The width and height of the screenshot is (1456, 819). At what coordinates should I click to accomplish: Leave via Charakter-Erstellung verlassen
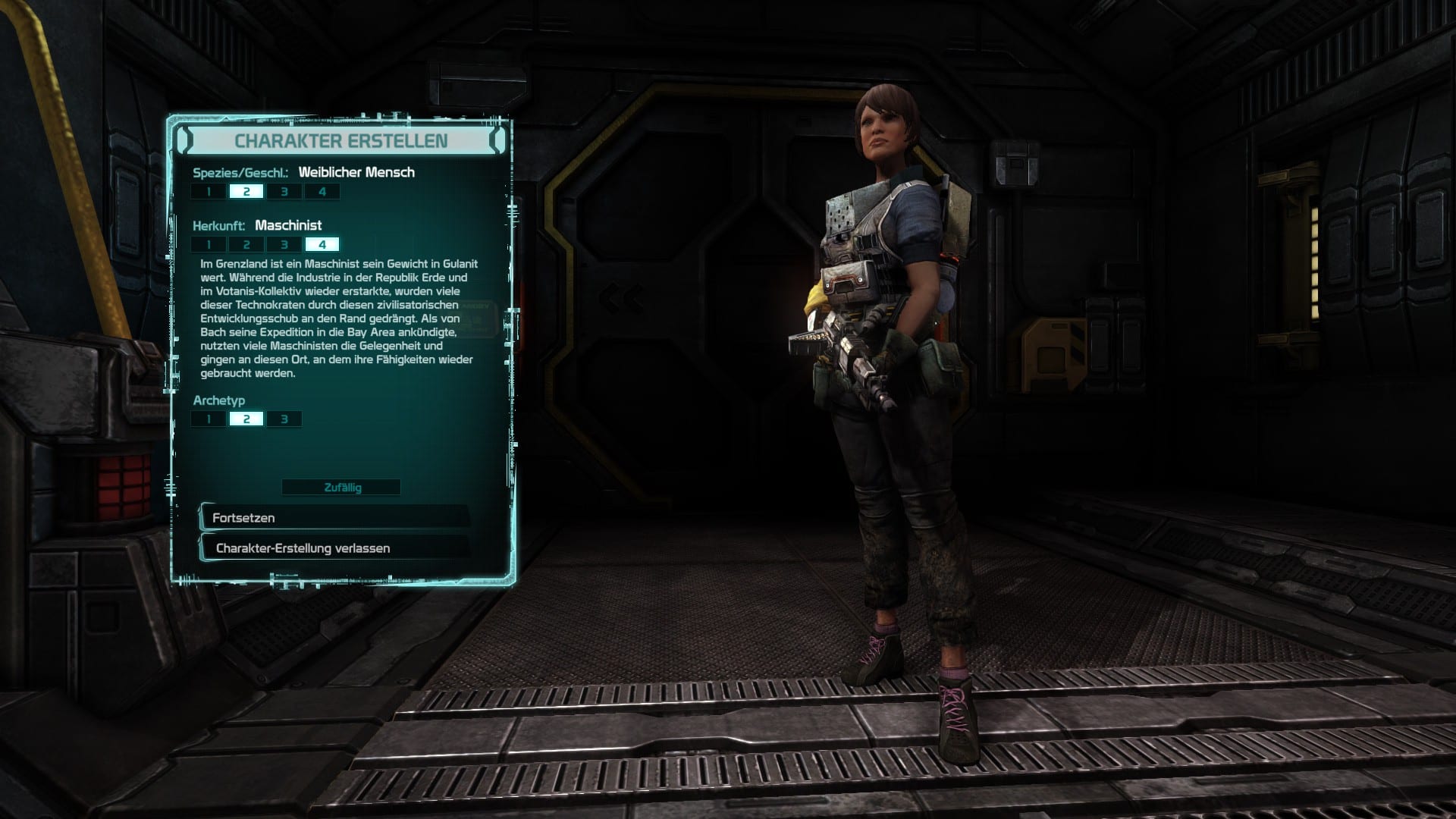point(334,548)
